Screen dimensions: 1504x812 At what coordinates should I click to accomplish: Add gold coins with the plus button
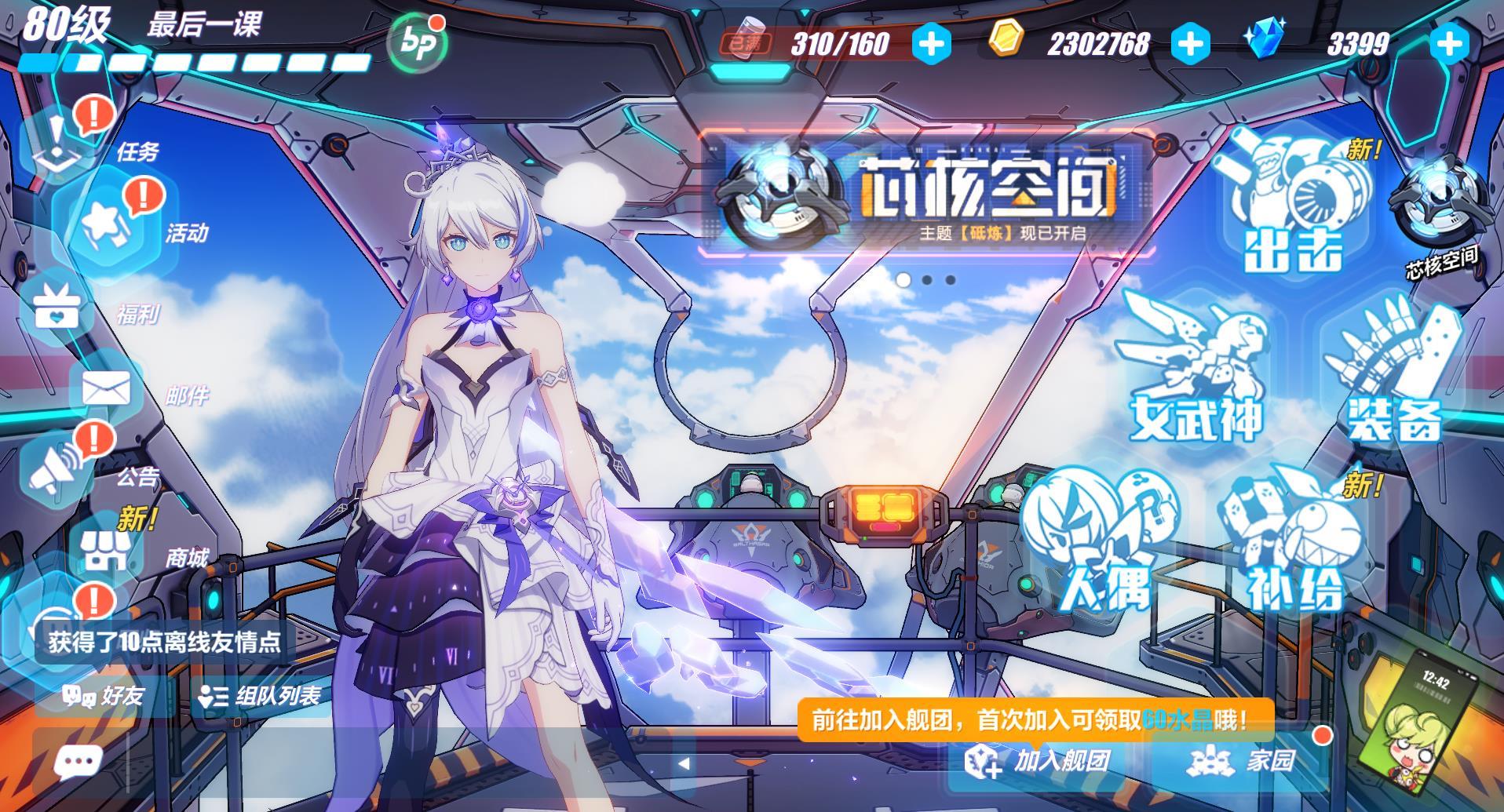click(1189, 44)
